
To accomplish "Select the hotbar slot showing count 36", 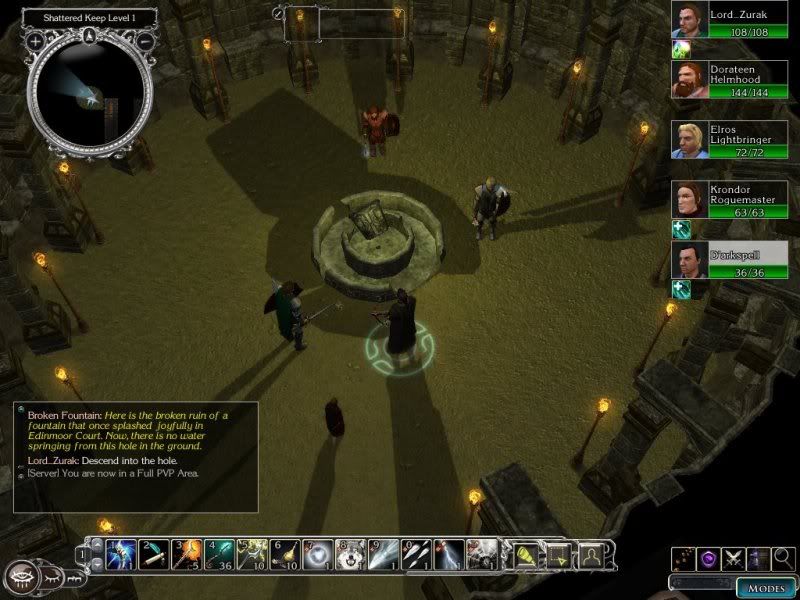I will [x=220, y=553].
